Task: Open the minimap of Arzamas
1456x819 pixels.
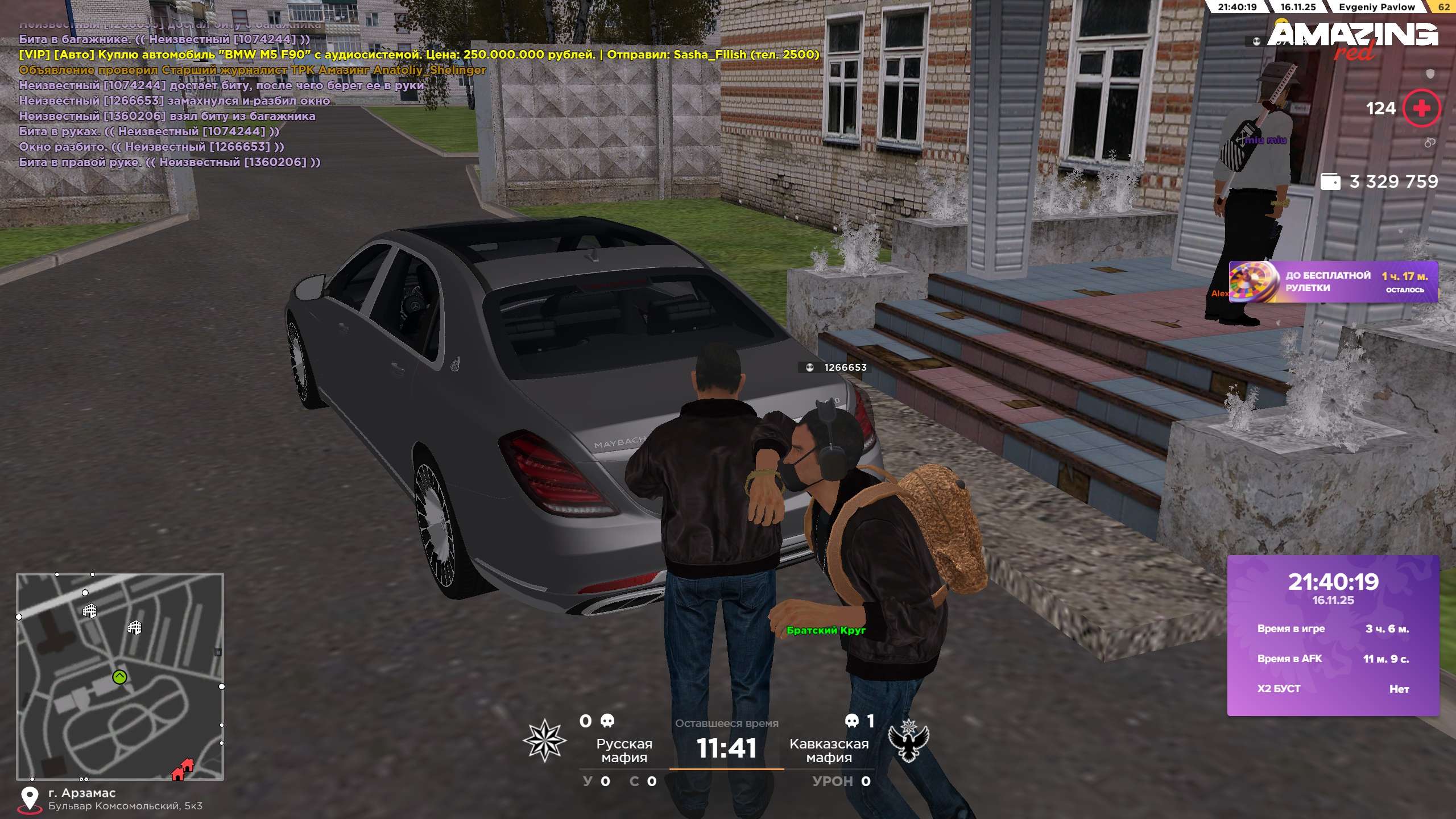Action: tap(120, 676)
